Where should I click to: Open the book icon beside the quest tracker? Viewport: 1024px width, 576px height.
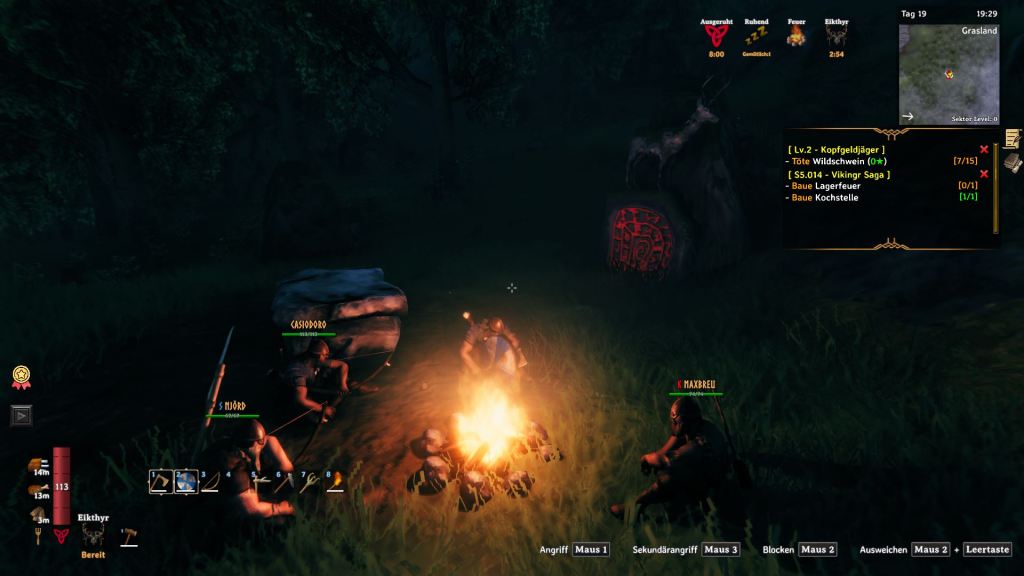point(1013,163)
